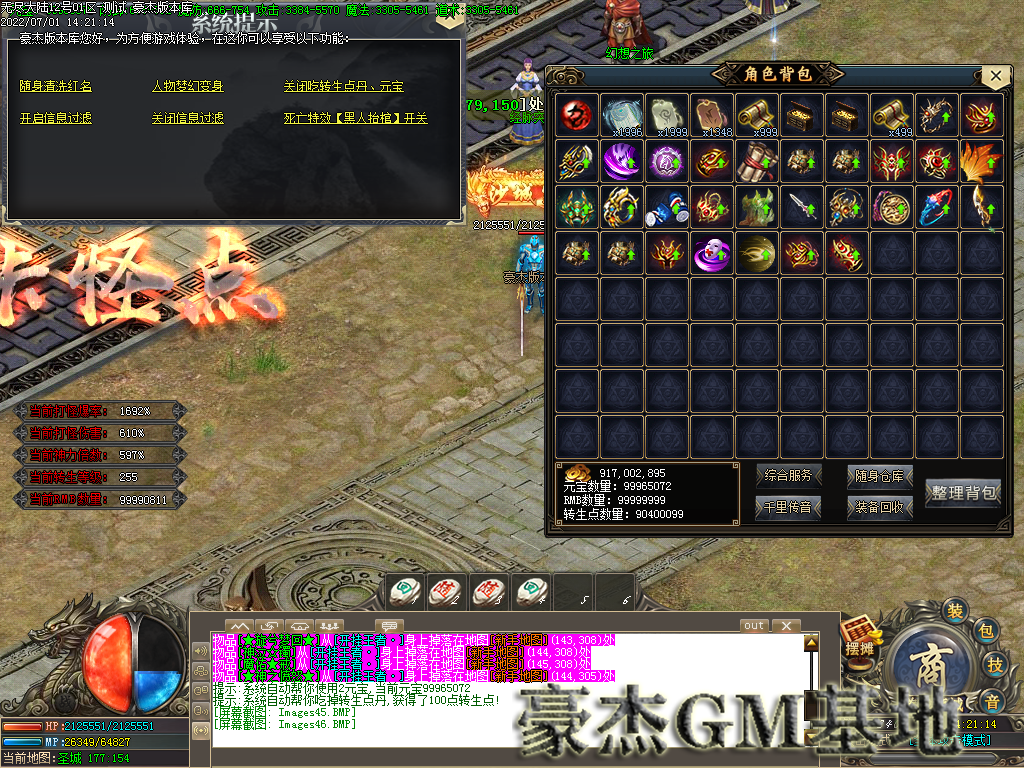Close the 角色背包 inventory window
The image size is (1024, 768).
click(x=994, y=76)
